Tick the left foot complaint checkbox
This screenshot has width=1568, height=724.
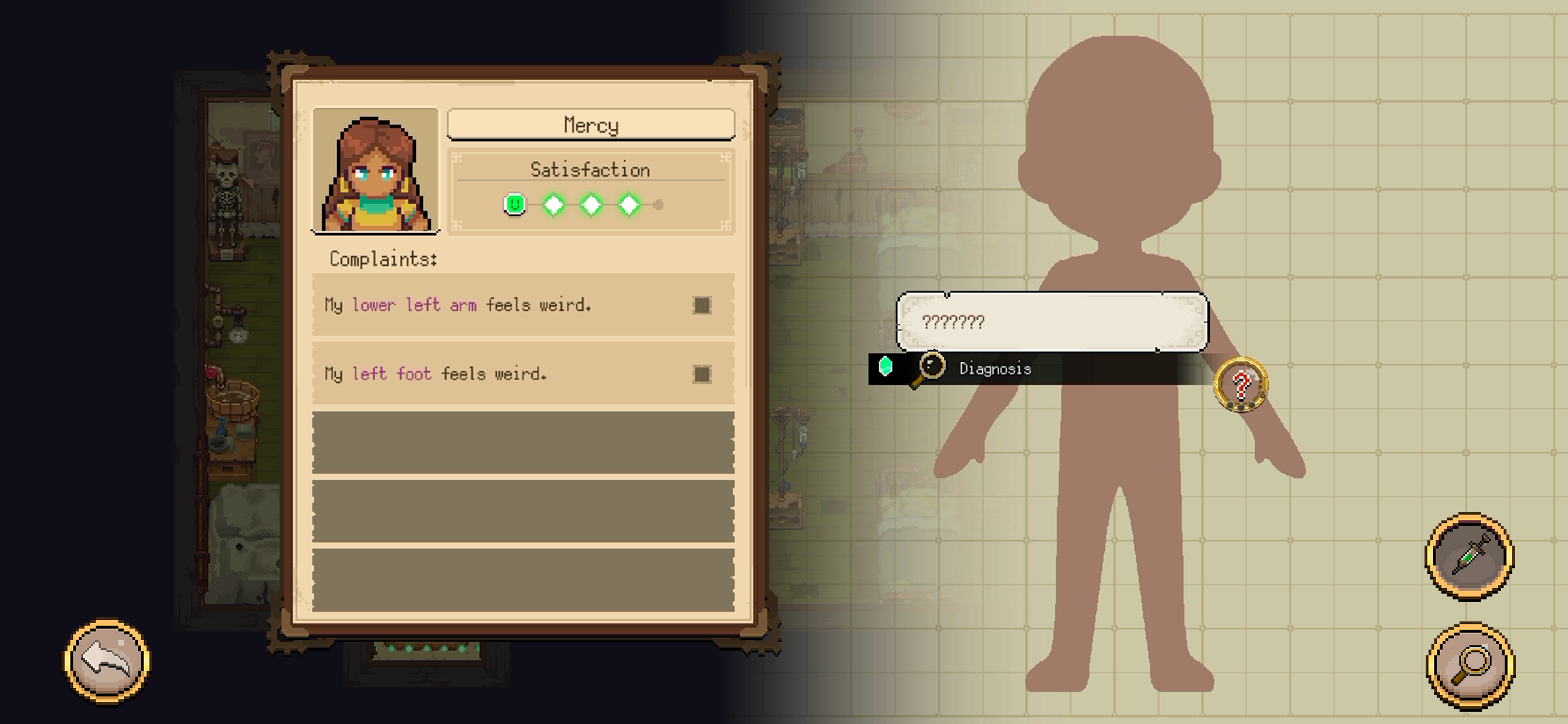(702, 374)
